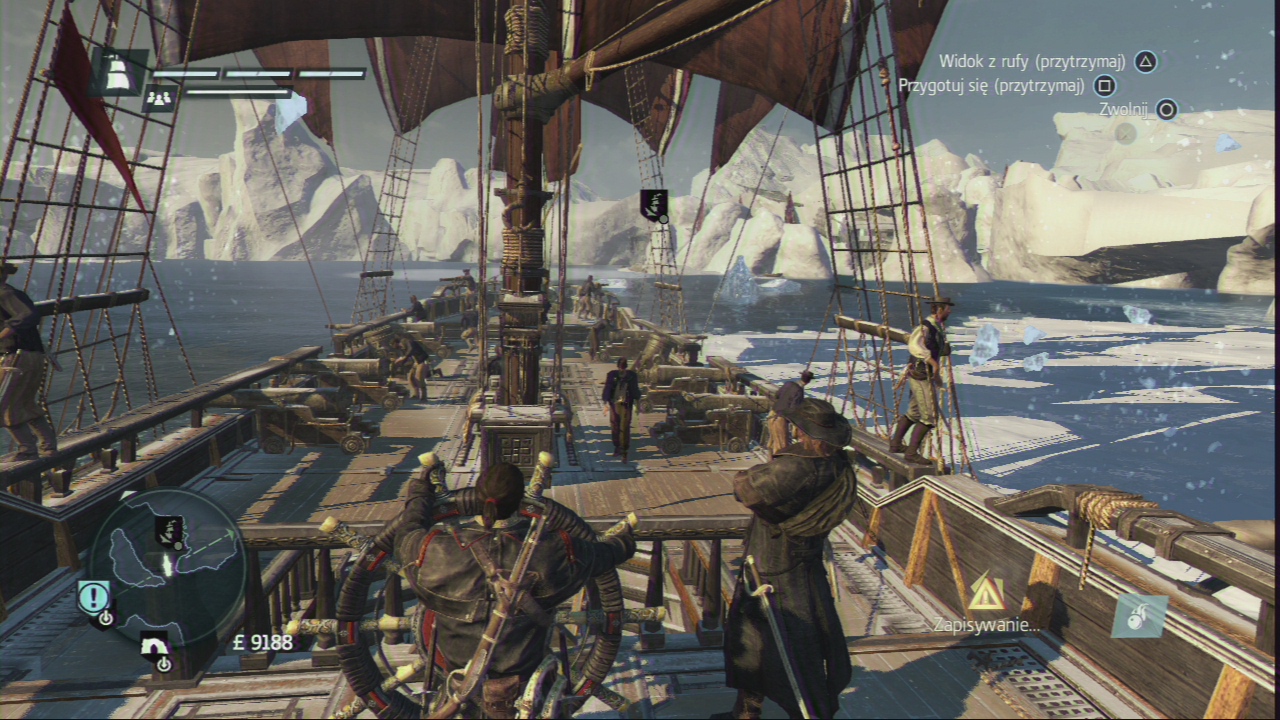Select the ship objective marker above the deck

click(x=653, y=205)
